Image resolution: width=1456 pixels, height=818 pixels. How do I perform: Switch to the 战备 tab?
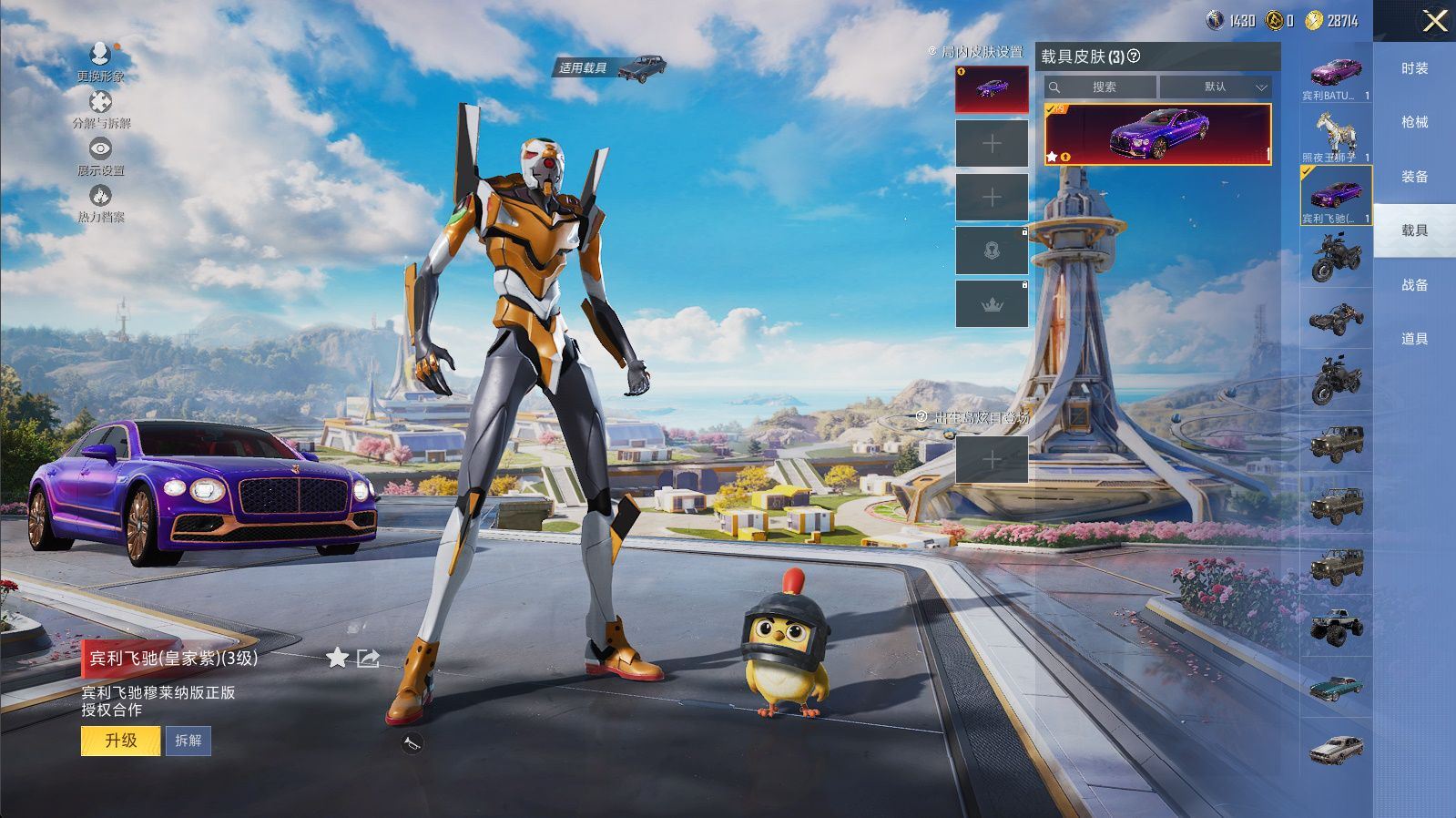click(1414, 285)
